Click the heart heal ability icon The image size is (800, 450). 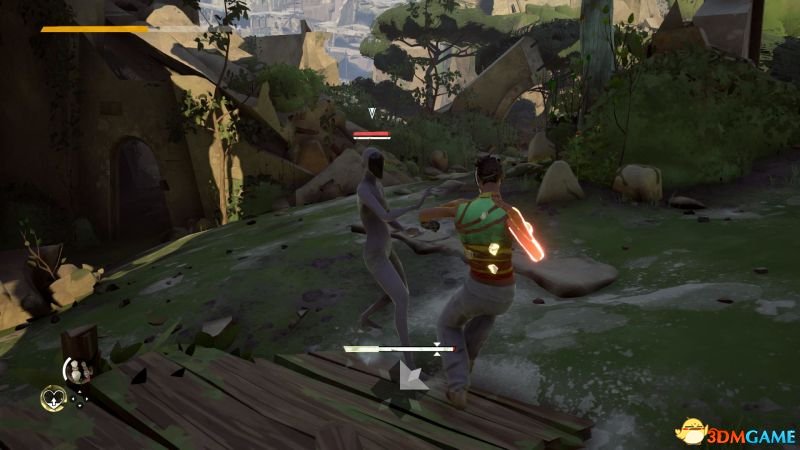[x=52, y=398]
